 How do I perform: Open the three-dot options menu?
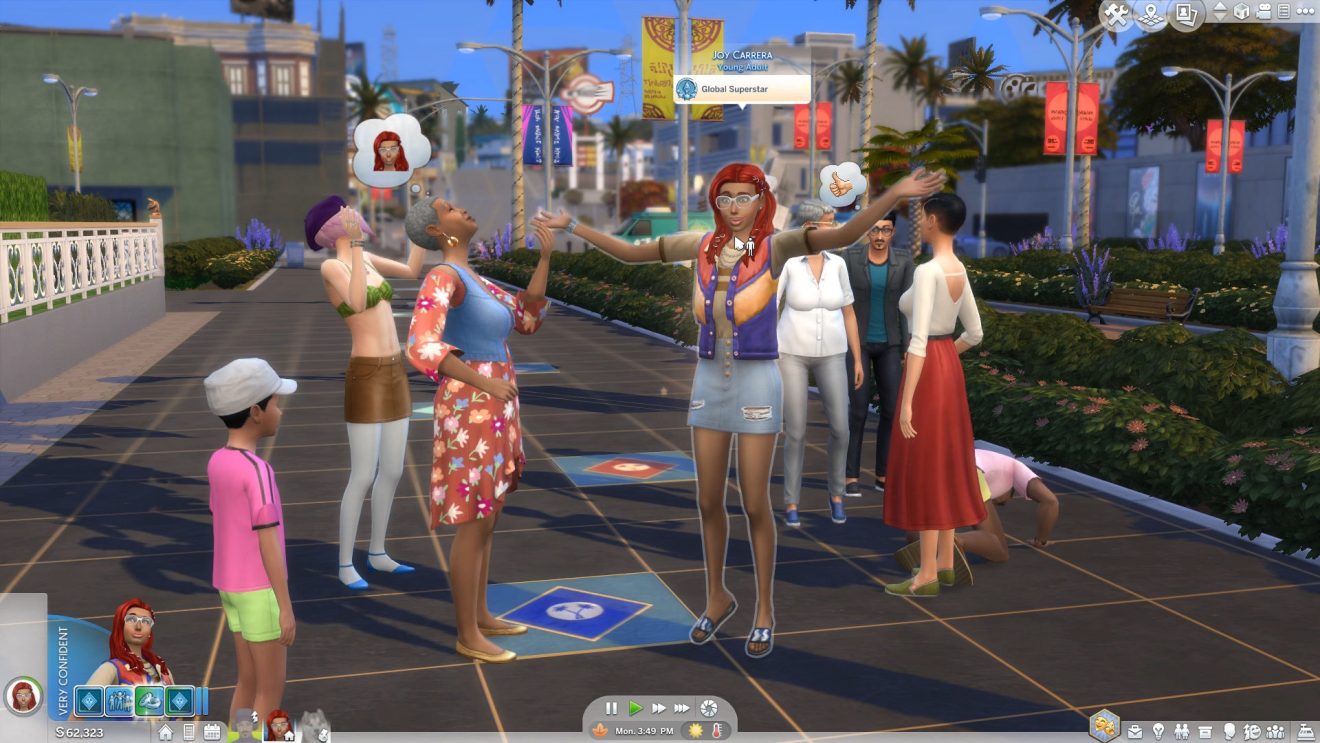[x=1306, y=12]
